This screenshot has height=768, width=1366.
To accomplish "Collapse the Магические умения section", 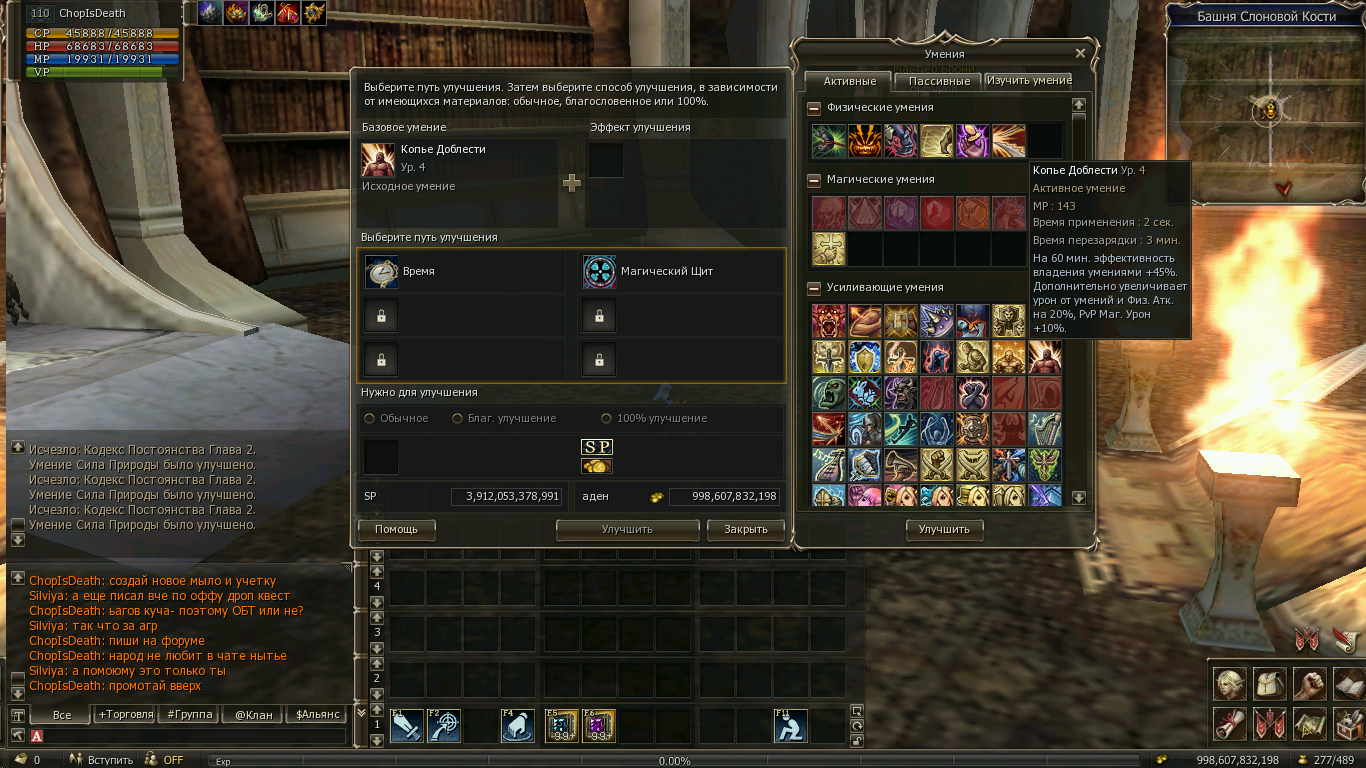I will [x=814, y=180].
